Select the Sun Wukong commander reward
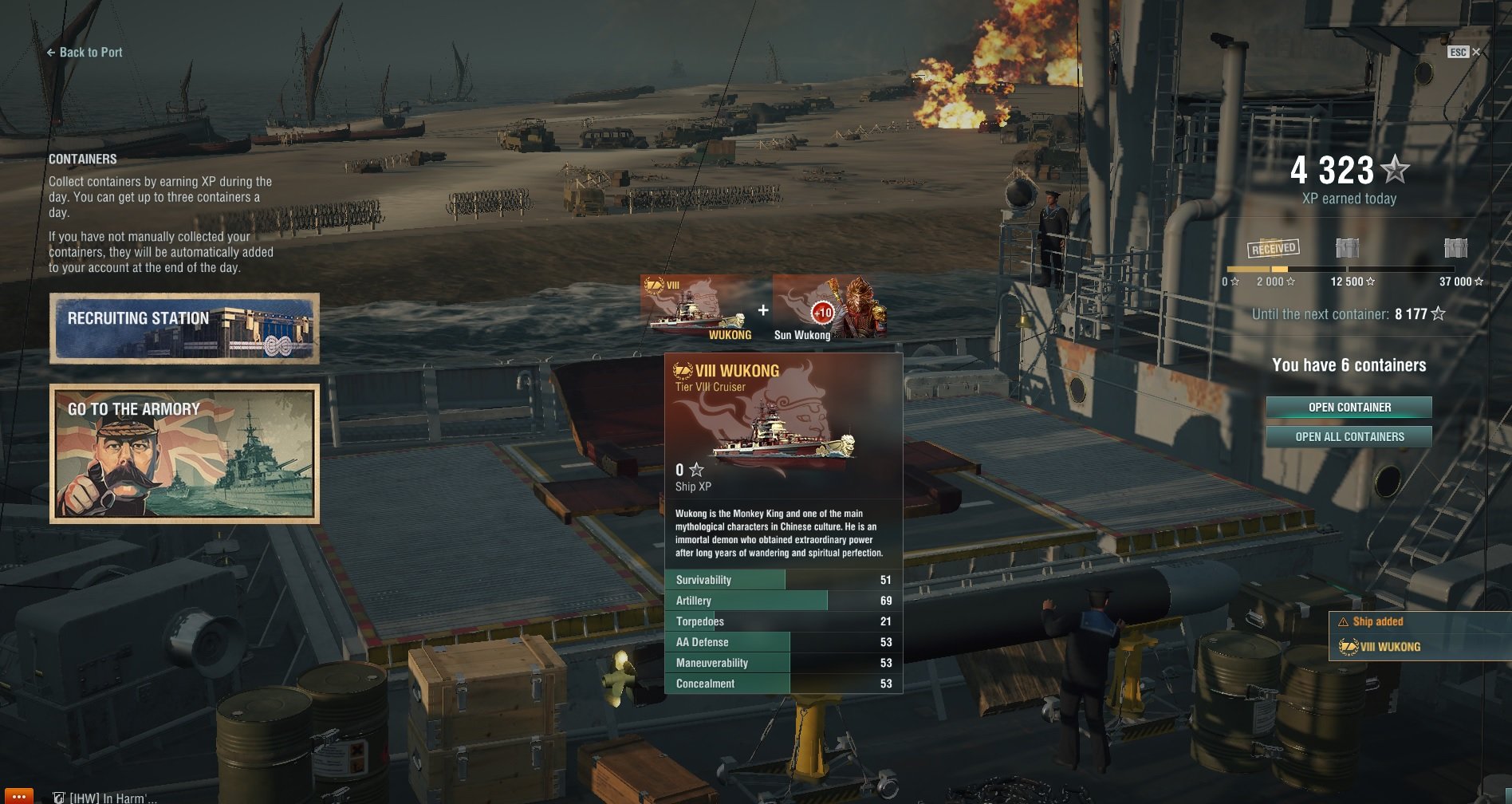The height and width of the screenshot is (804, 1512). 829,308
